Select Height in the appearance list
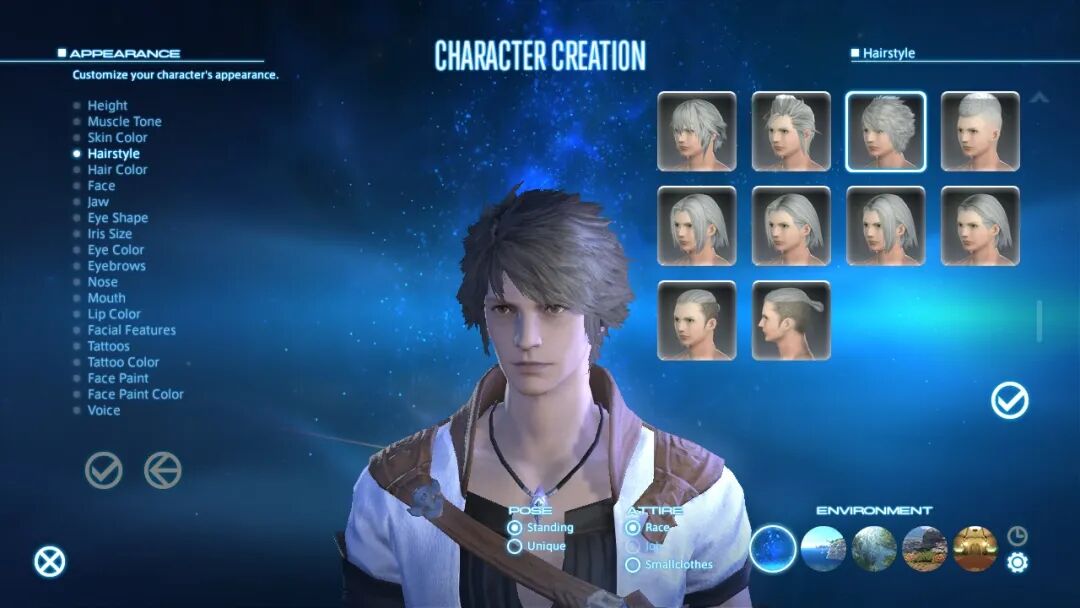This screenshot has width=1080, height=608. [x=107, y=105]
